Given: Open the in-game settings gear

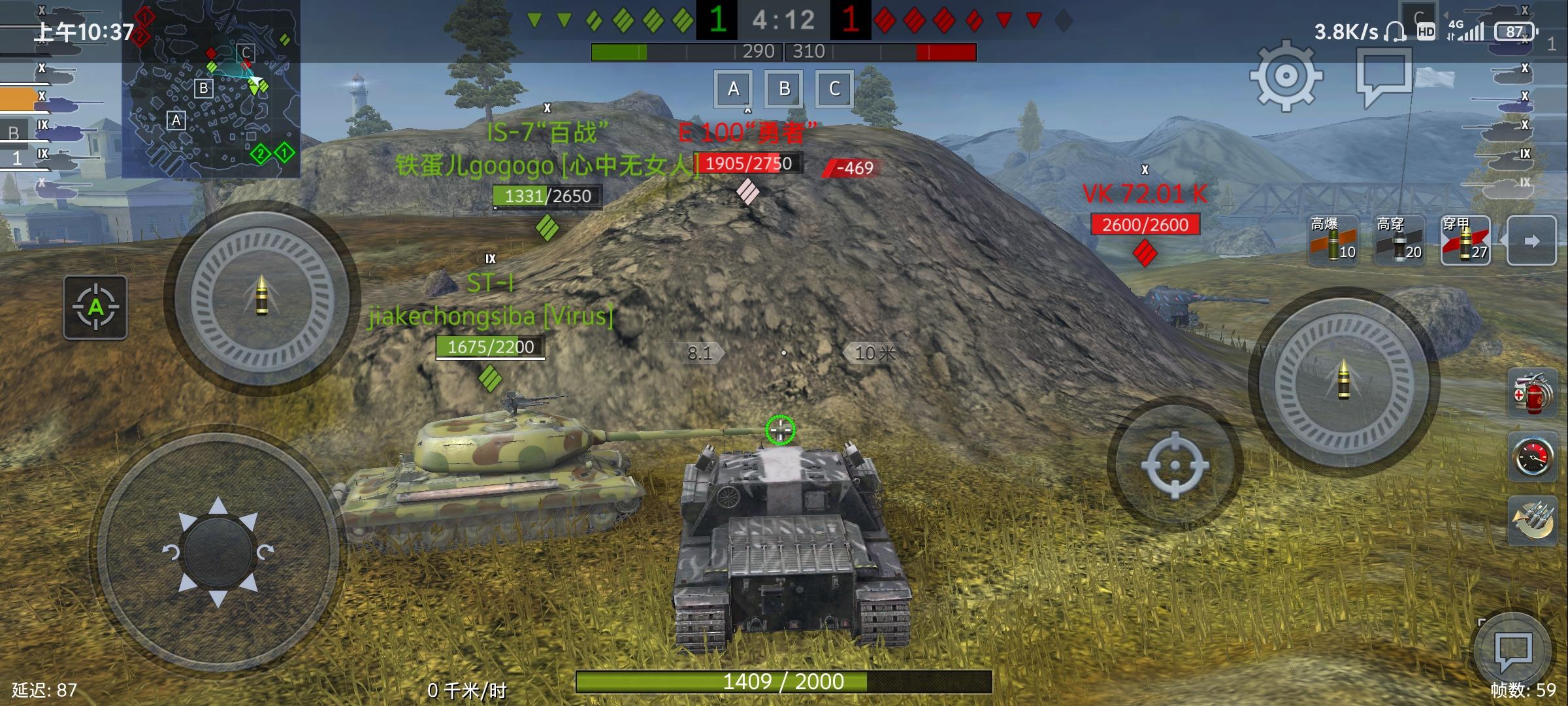Looking at the screenshot, I should point(1285,76).
